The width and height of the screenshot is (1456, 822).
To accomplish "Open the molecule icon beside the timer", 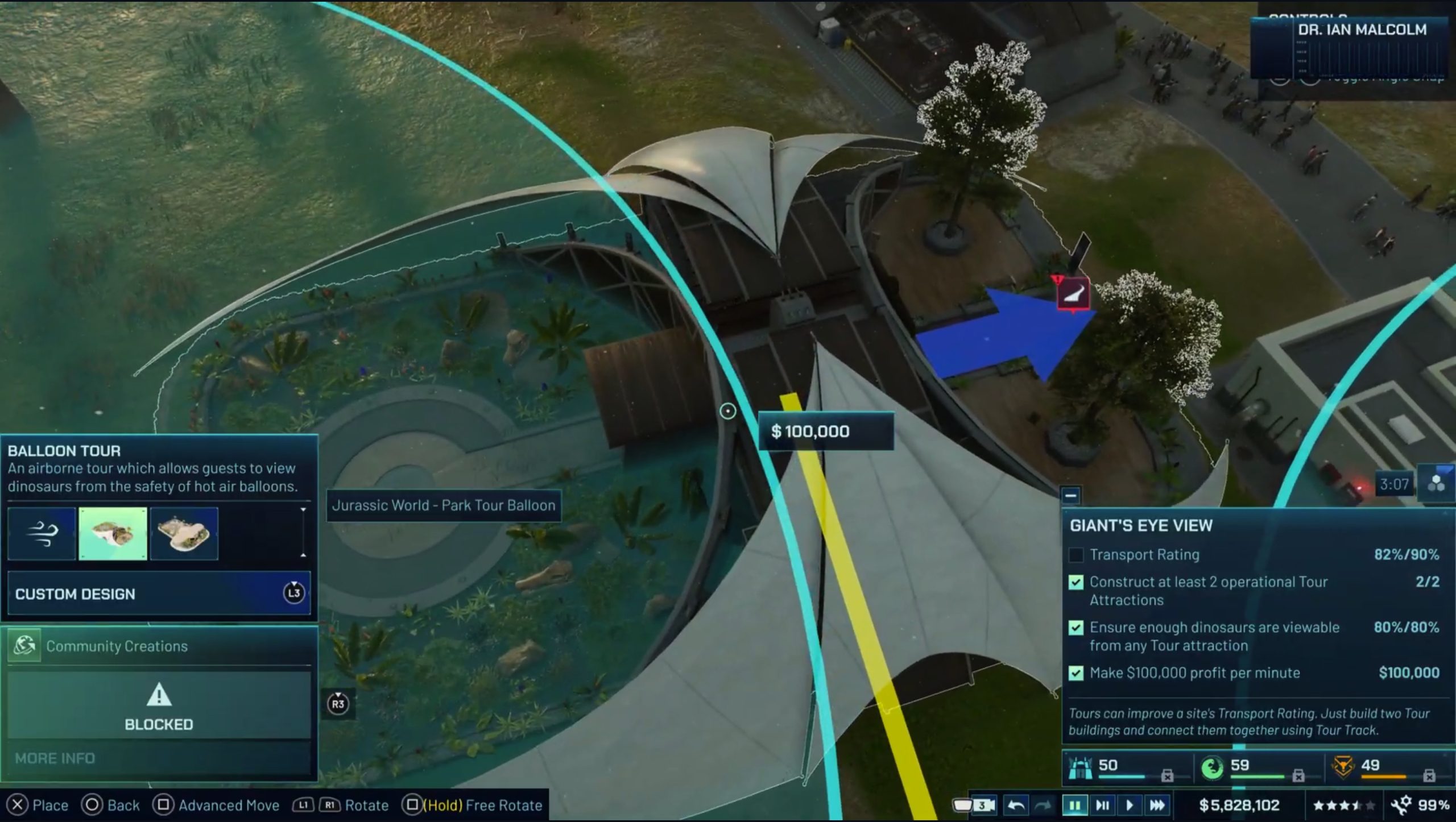I will pyautogui.click(x=1436, y=484).
